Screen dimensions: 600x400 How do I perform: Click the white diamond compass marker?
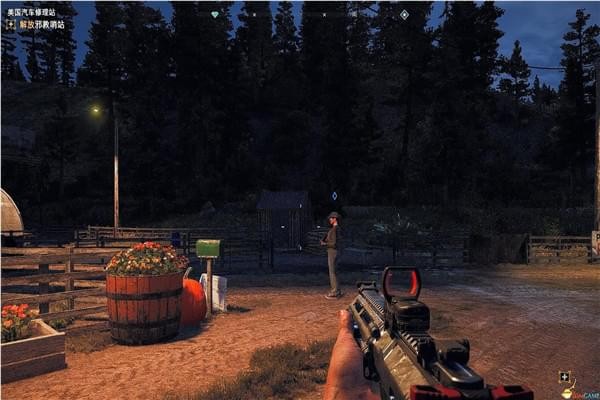click(404, 15)
